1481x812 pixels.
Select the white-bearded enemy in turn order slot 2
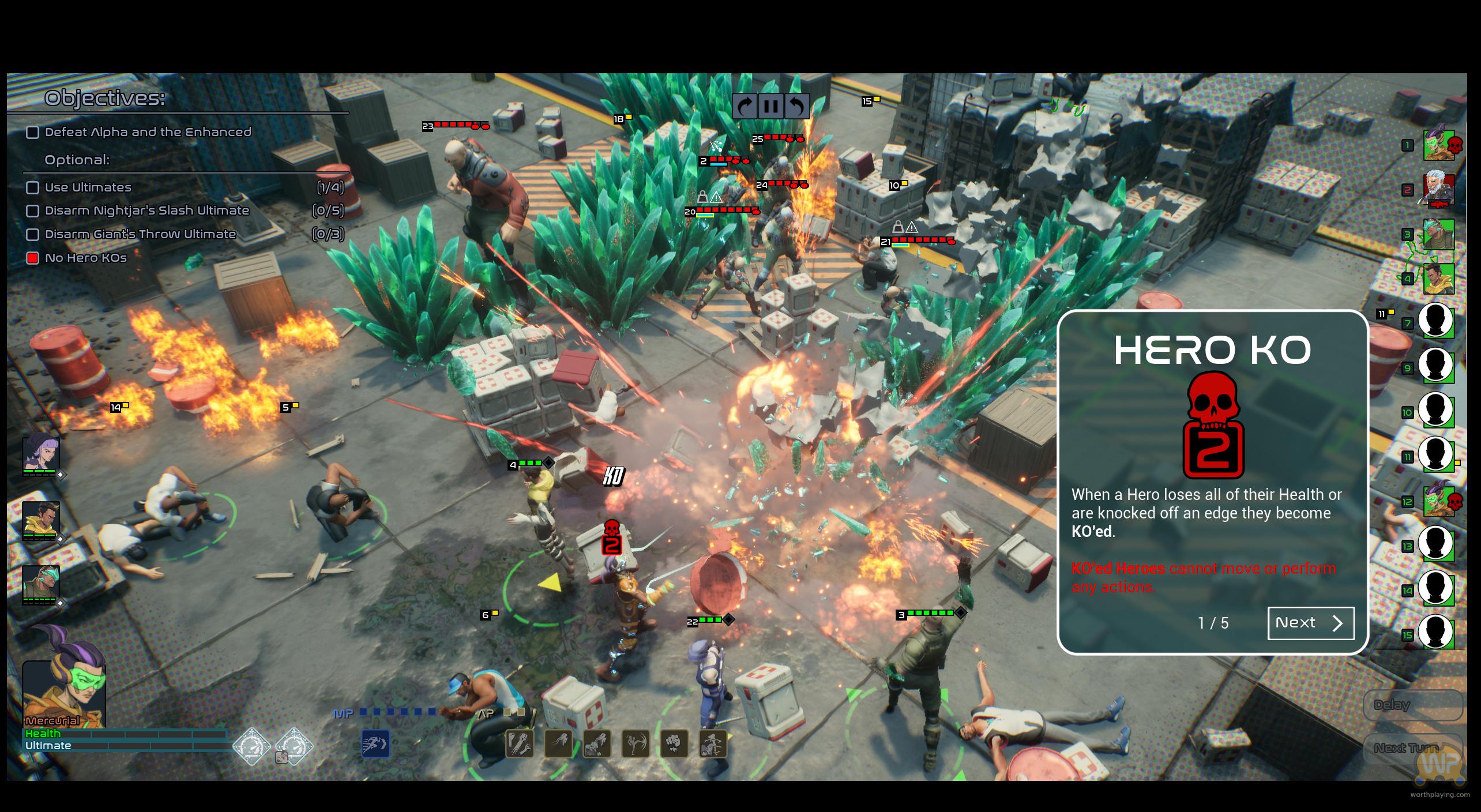point(1438,189)
